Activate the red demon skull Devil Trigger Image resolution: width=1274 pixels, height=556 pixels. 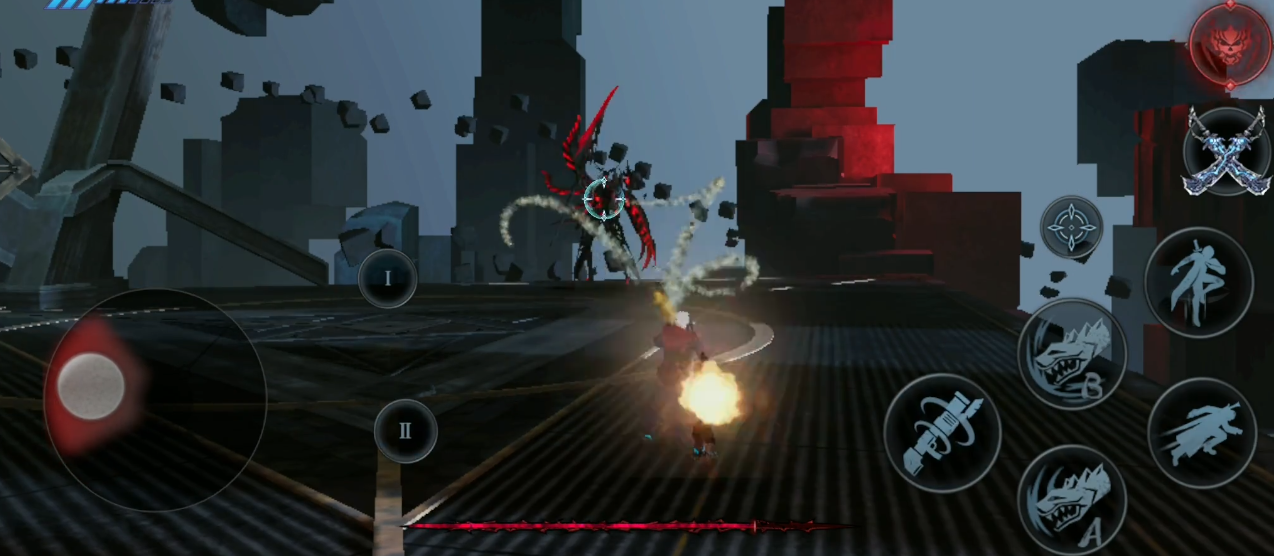[x=1230, y=44]
